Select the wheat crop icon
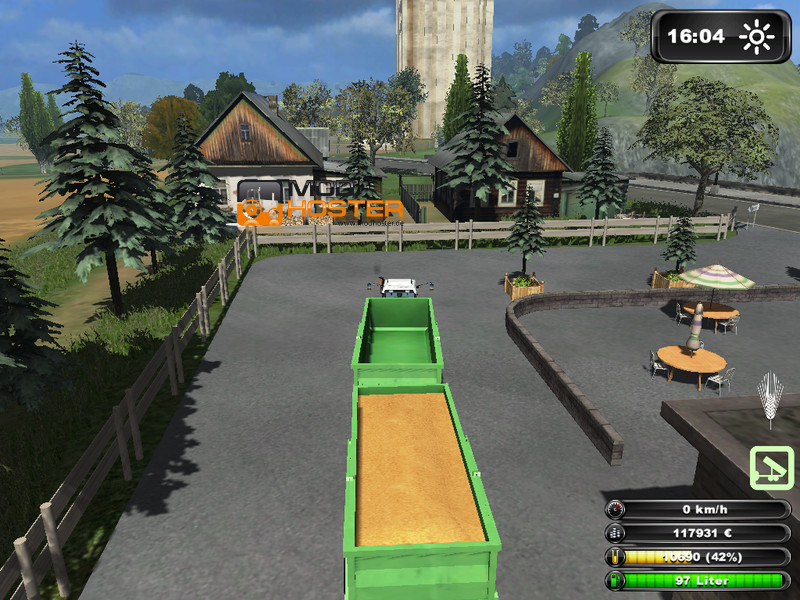Image resolution: width=800 pixels, height=600 pixels. [770, 400]
